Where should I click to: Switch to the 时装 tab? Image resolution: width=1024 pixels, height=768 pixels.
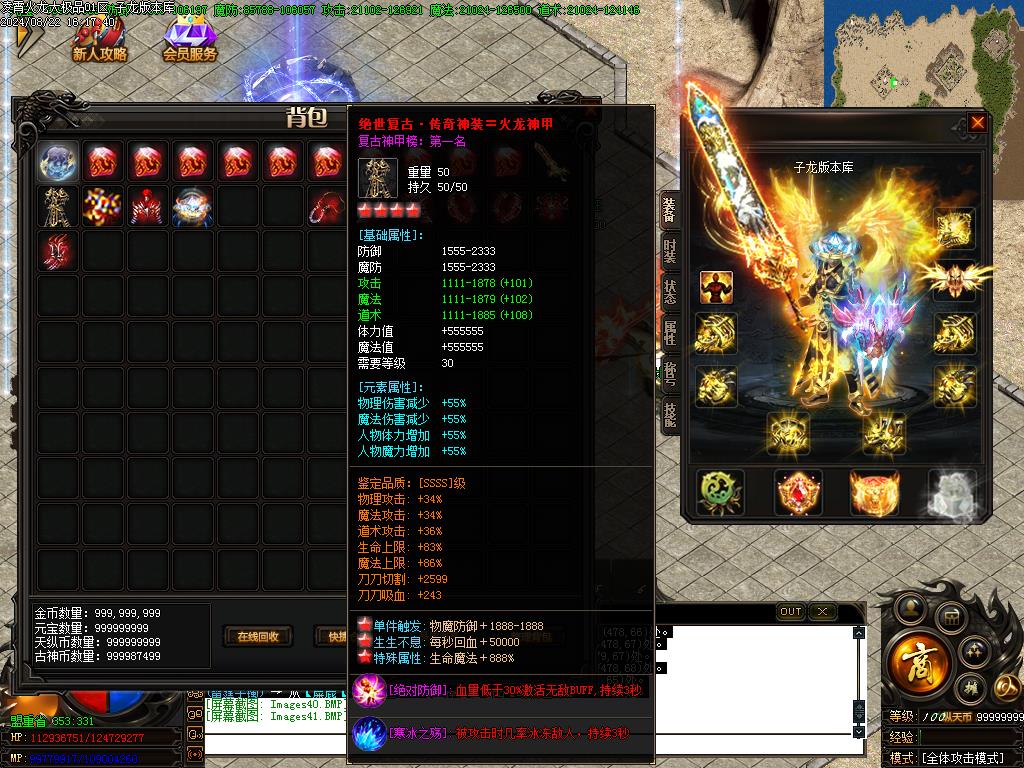click(669, 252)
